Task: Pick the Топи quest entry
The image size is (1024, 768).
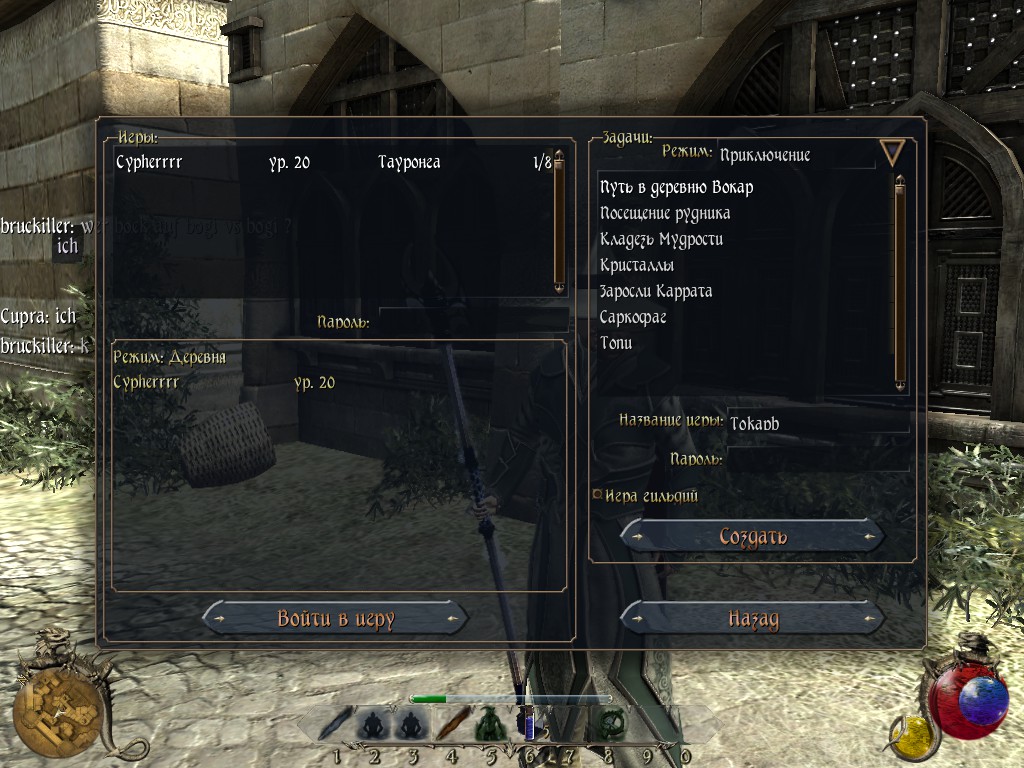Action: tap(616, 343)
